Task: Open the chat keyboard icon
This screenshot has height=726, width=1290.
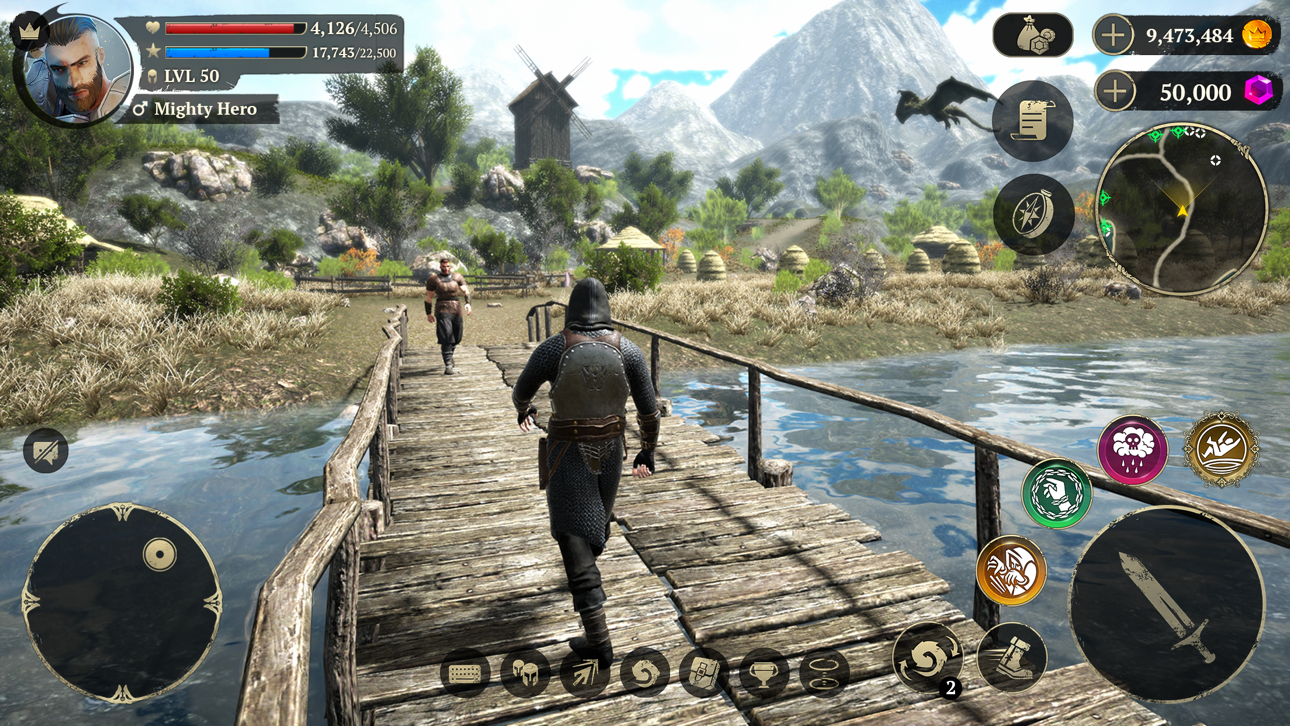Action: (x=463, y=672)
